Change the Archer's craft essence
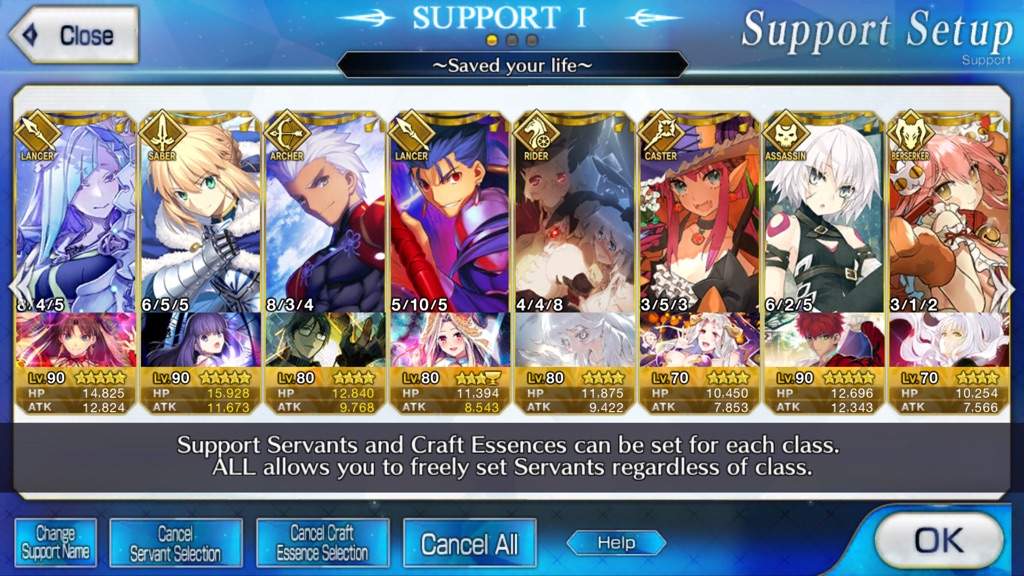1024x576 pixels. coord(324,340)
